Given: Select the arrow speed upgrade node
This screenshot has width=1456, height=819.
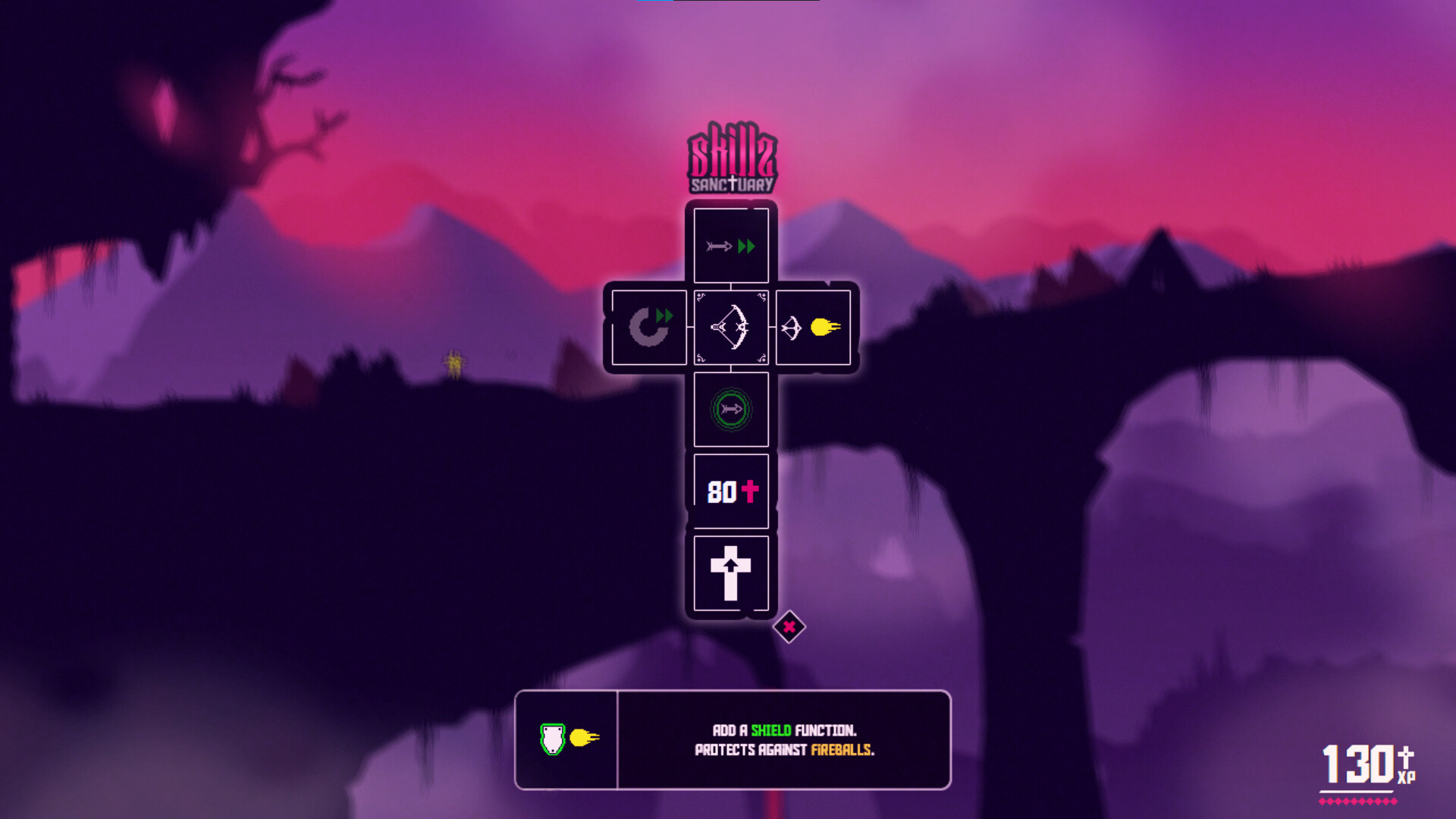Looking at the screenshot, I should coord(731,245).
